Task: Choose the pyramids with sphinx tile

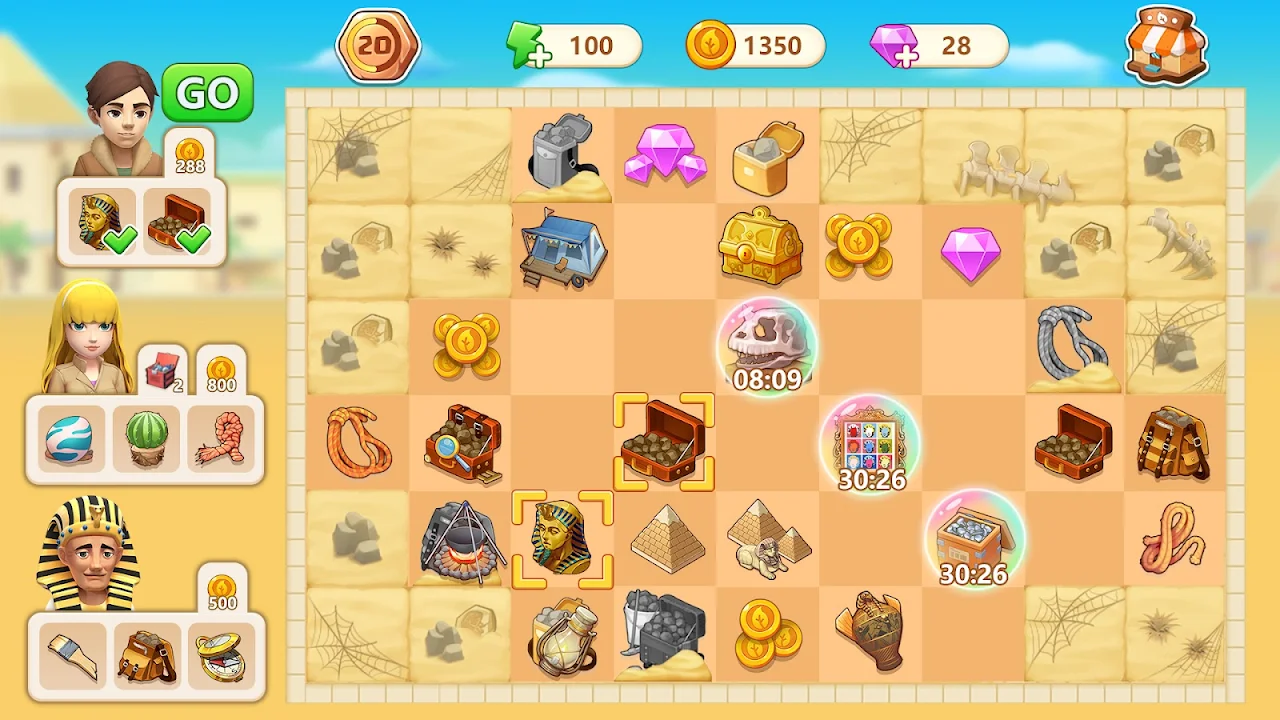Action: pyautogui.click(x=767, y=539)
